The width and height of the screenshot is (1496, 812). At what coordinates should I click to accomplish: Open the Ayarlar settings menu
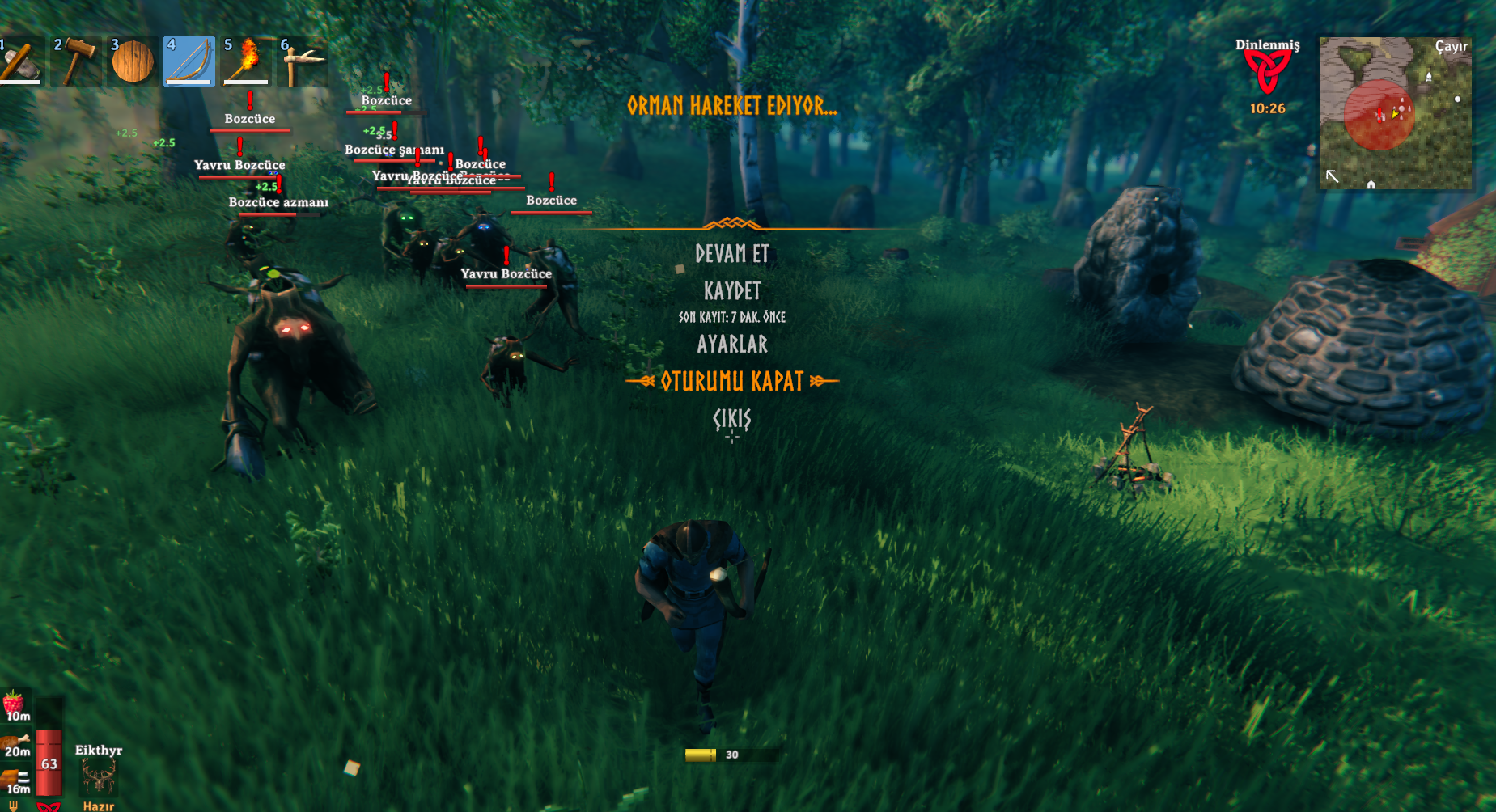point(732,345)
